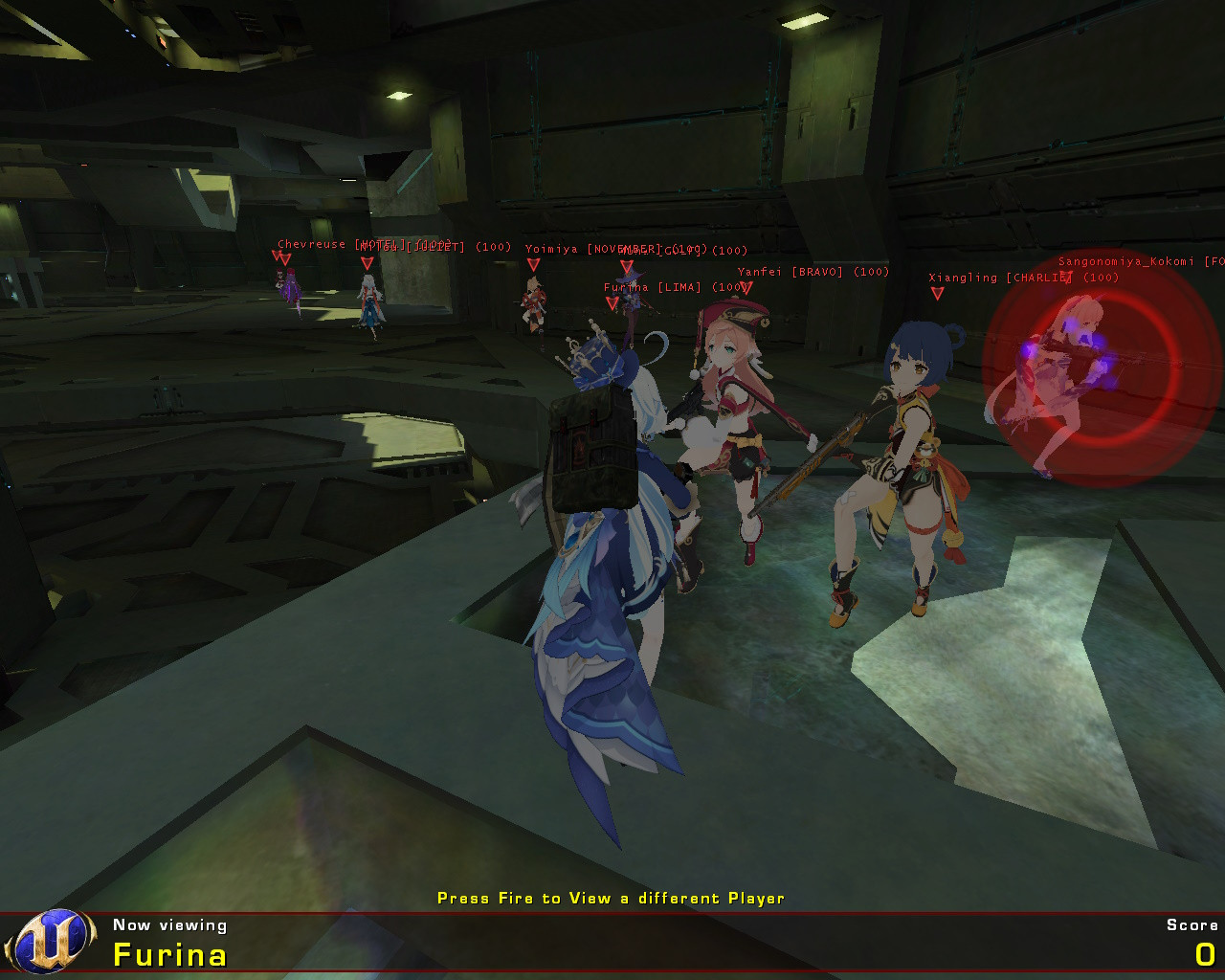Click the Score label at bottom right
Image resolution: width=1225 pixels, height=980 pixels.
pyautogui.click(x=1191, y=924)
